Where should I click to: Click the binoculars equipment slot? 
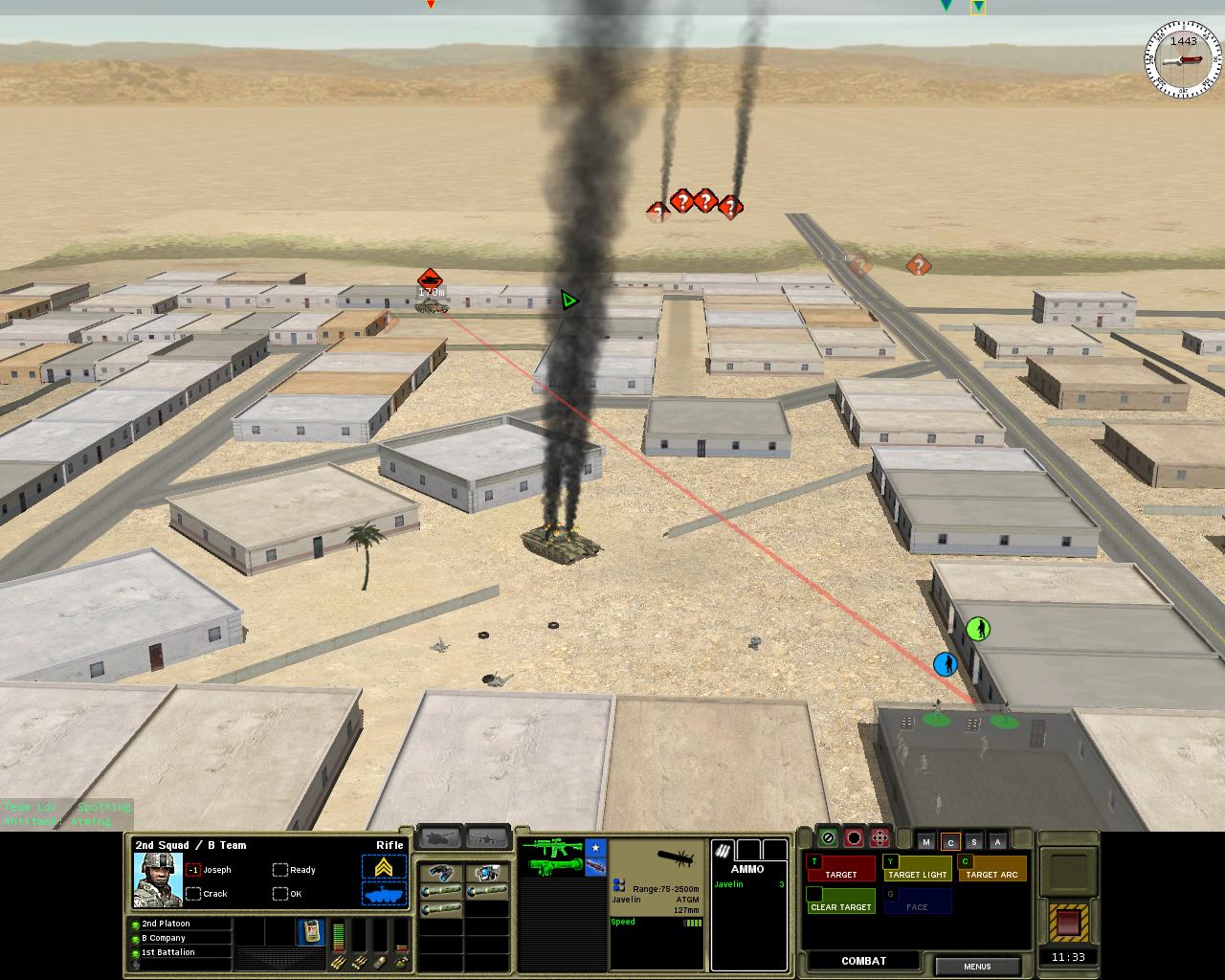(441, 873)
